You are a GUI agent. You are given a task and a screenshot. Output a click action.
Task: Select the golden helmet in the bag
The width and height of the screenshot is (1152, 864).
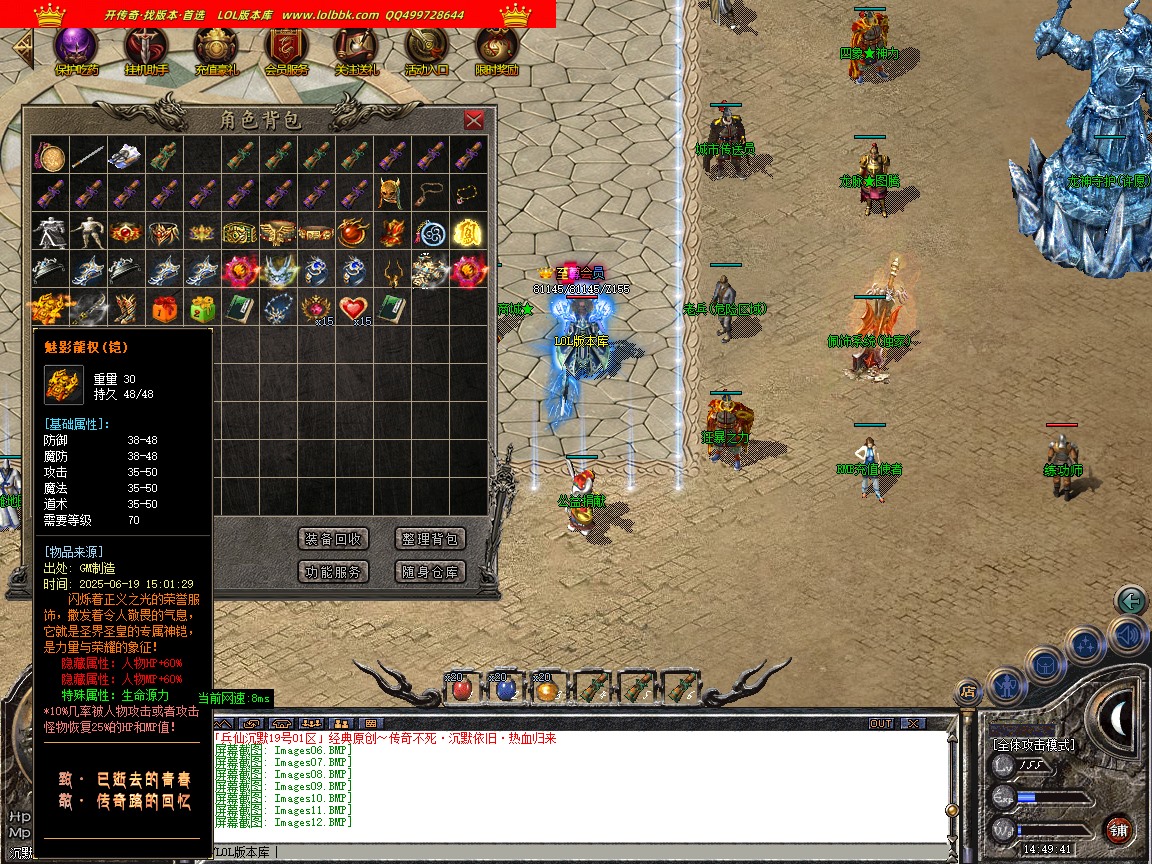pyautogui.click(x=390, y=193)
